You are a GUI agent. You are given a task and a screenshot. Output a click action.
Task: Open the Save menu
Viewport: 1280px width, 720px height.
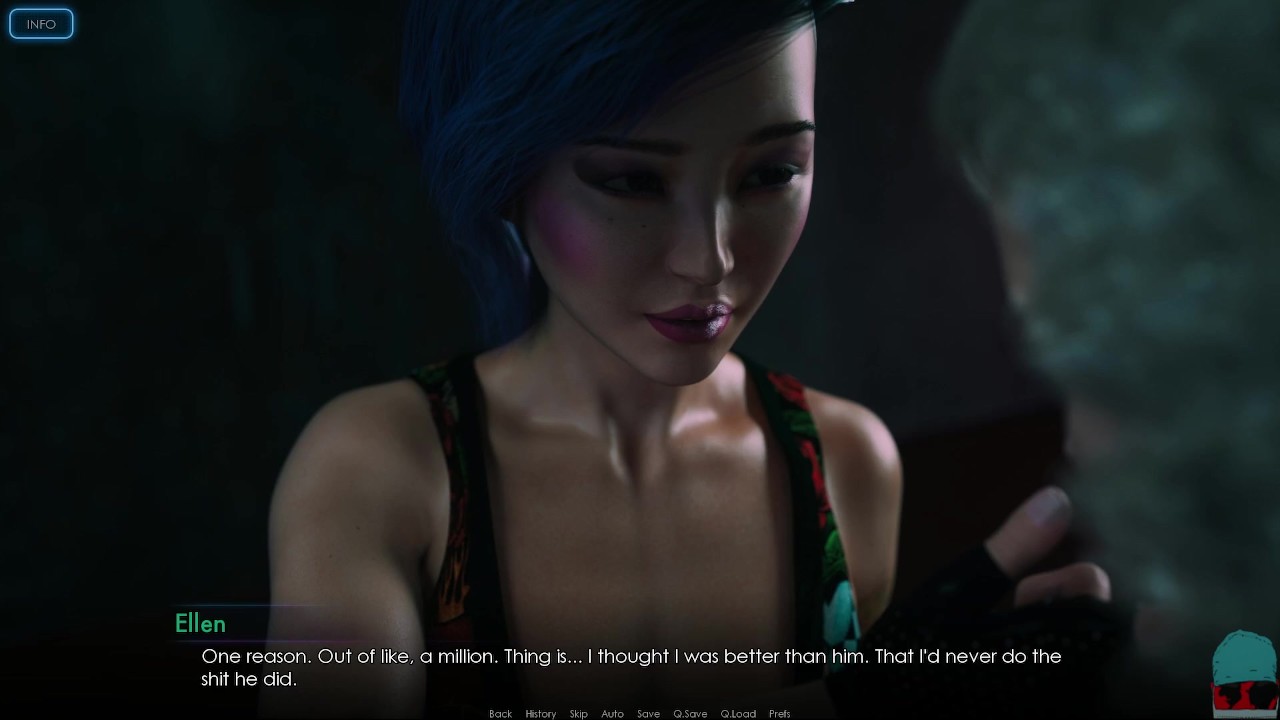coord(648,714)
